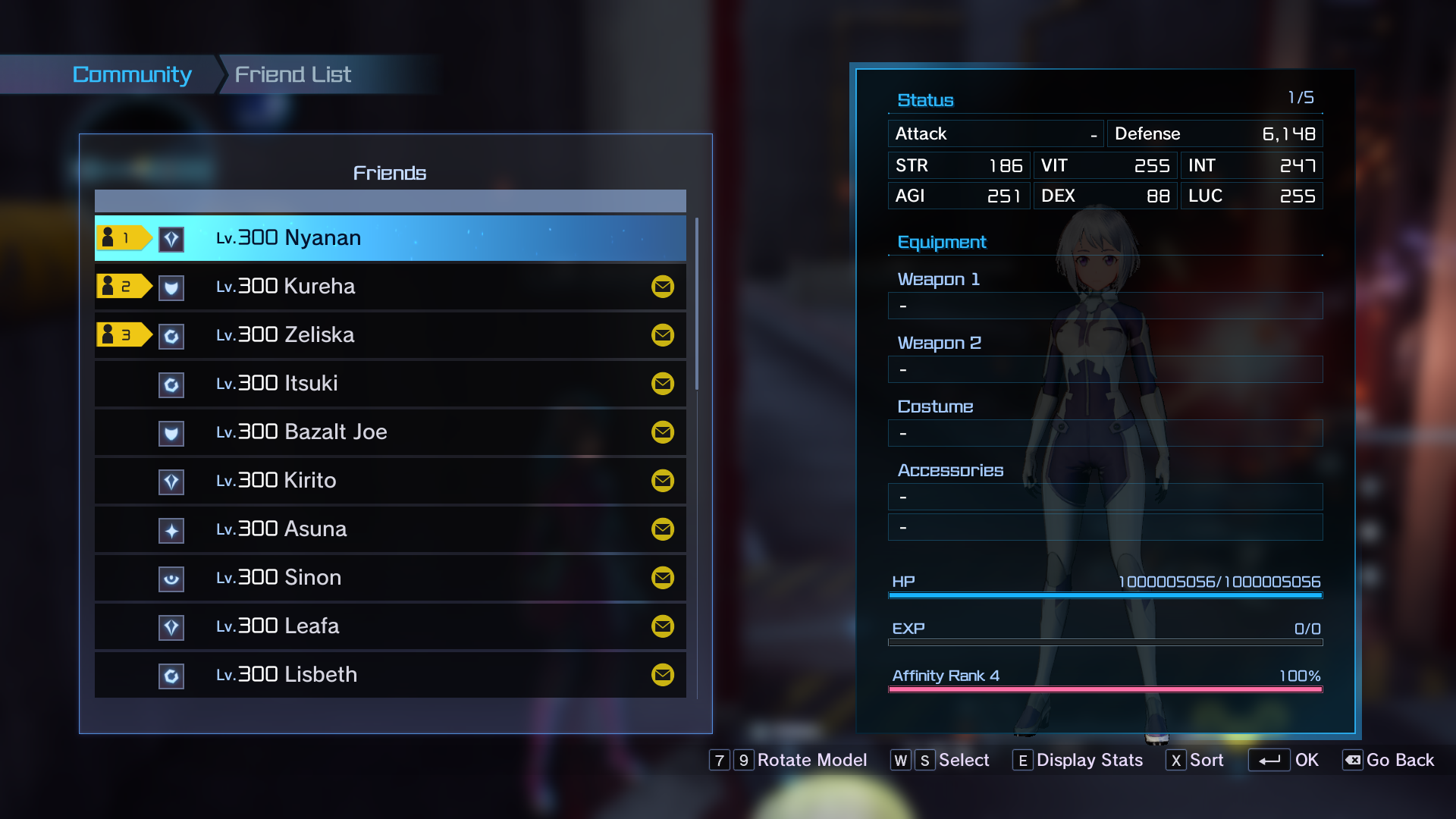Click the Friend List breadcrumb tab

(293, 74)
